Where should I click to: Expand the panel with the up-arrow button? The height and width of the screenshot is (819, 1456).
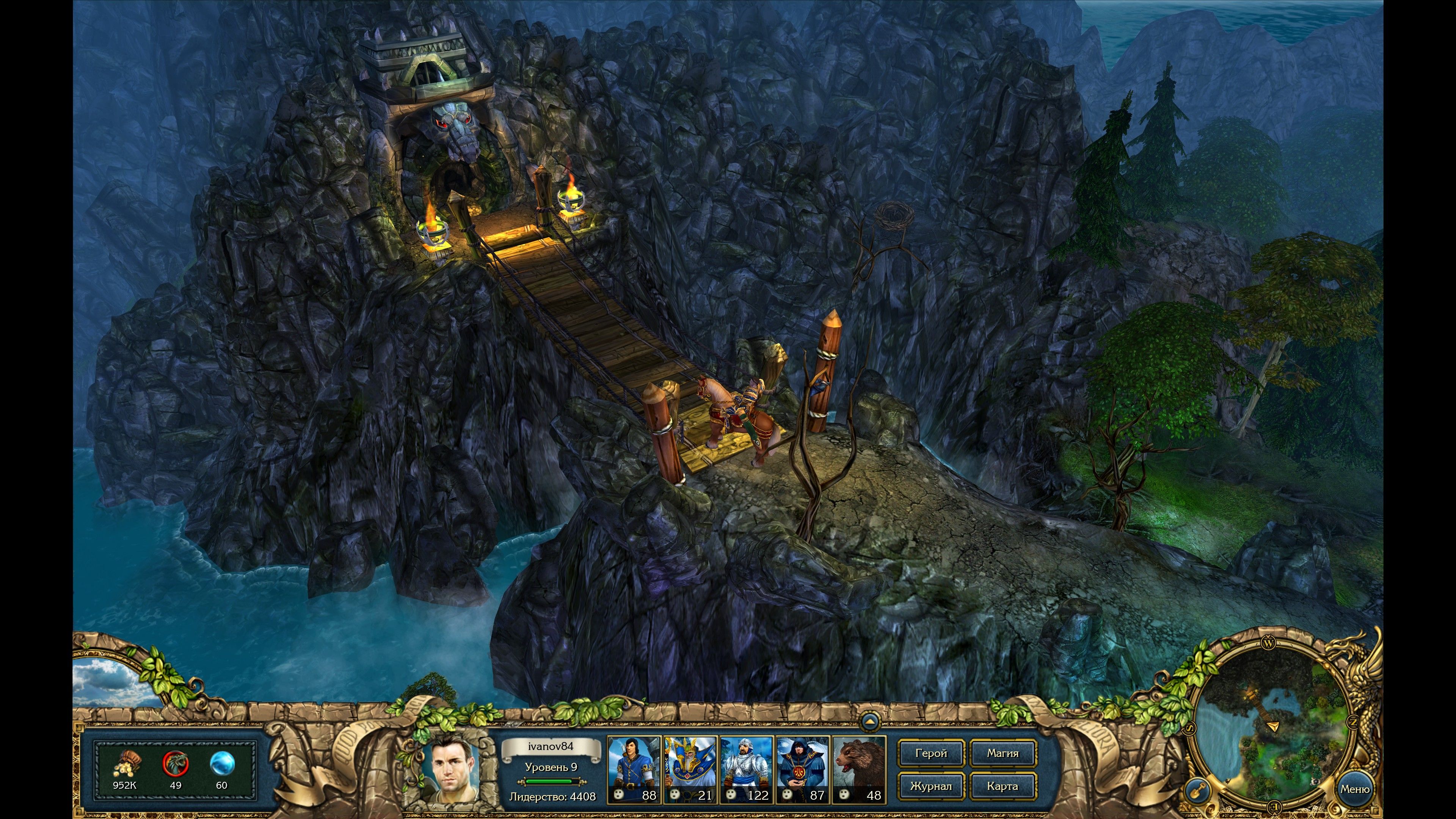870,722
